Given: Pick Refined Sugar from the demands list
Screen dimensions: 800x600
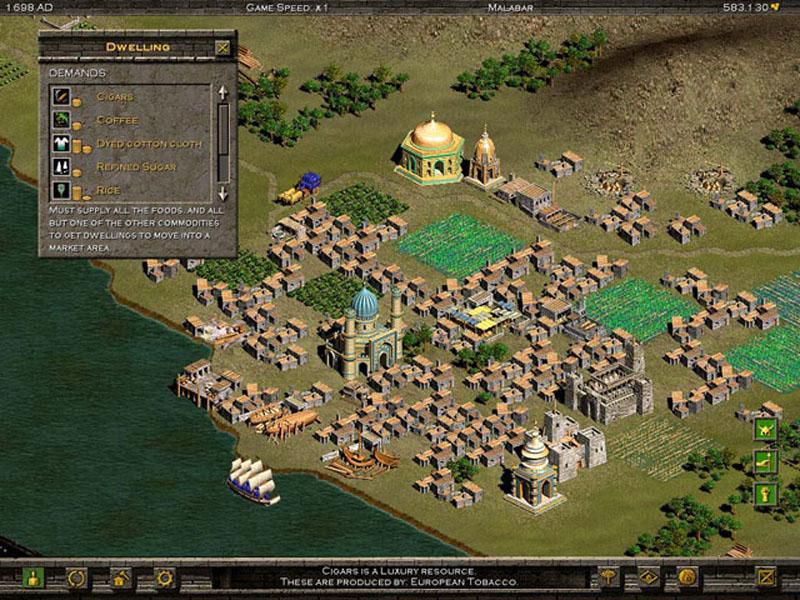Looking at the screenshot, I should (x=134, y=166).
